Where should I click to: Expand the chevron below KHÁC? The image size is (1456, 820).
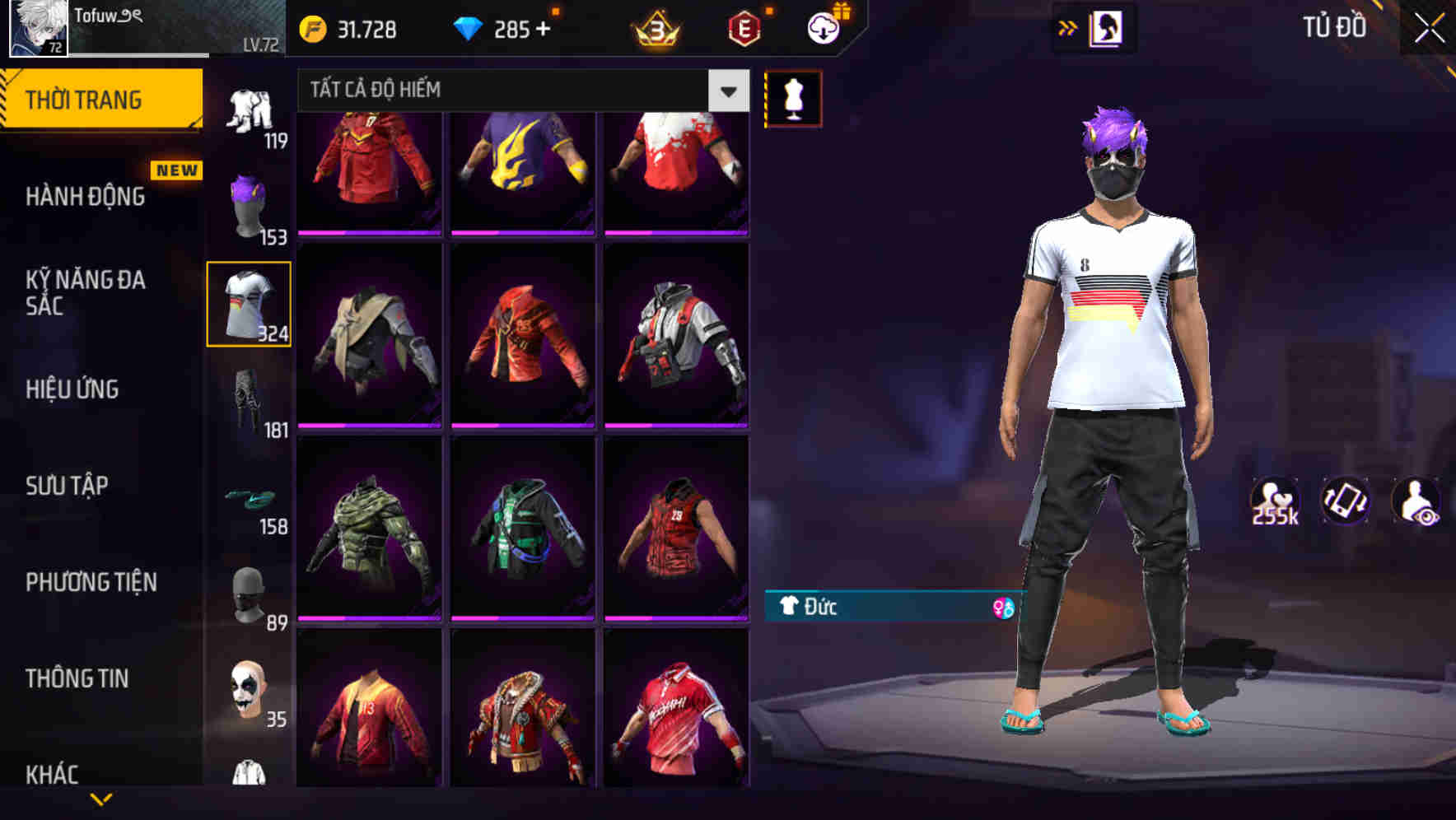click(101, 799)
